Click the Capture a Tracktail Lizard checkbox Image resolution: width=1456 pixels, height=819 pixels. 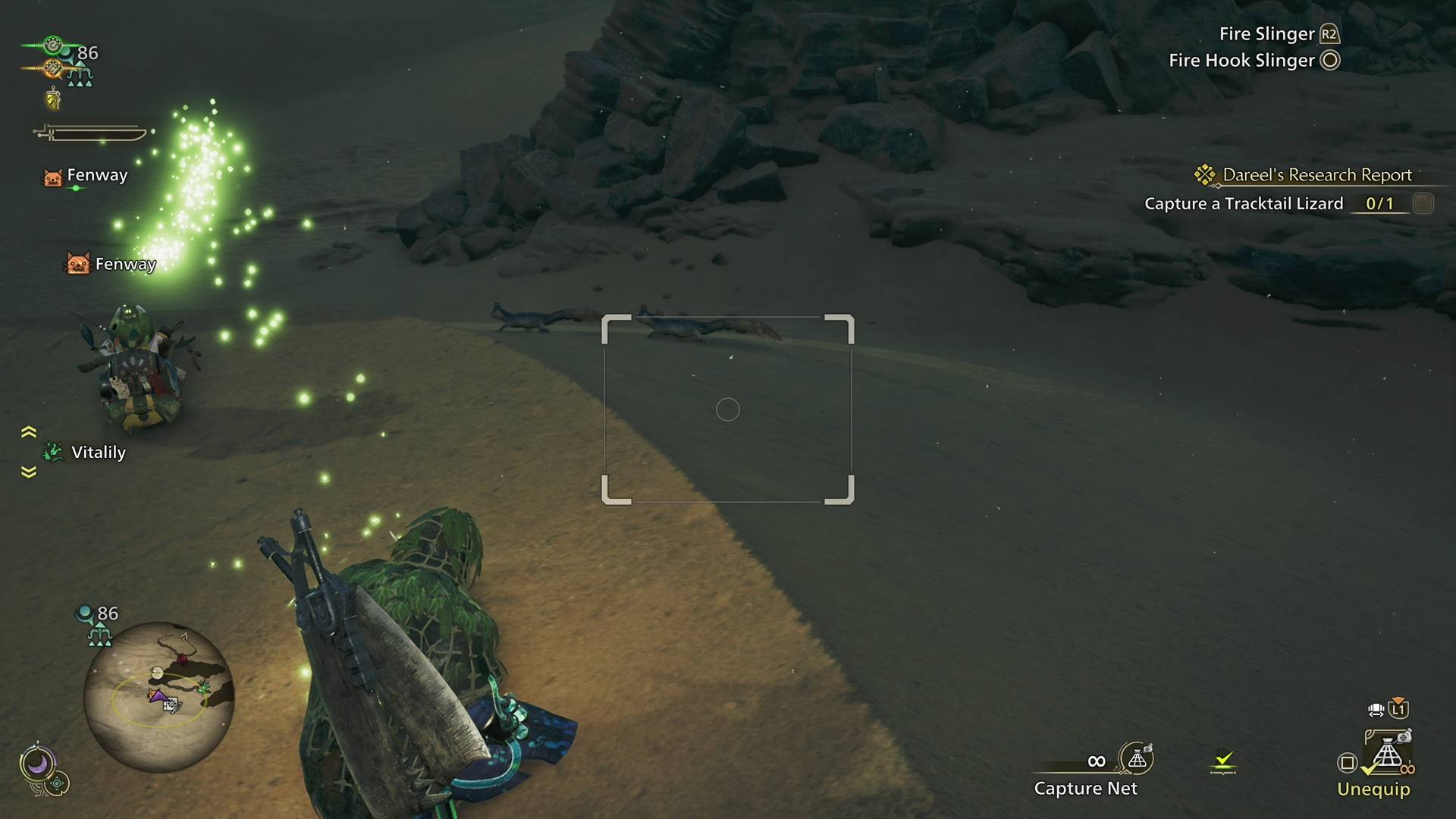[1423, 203]
